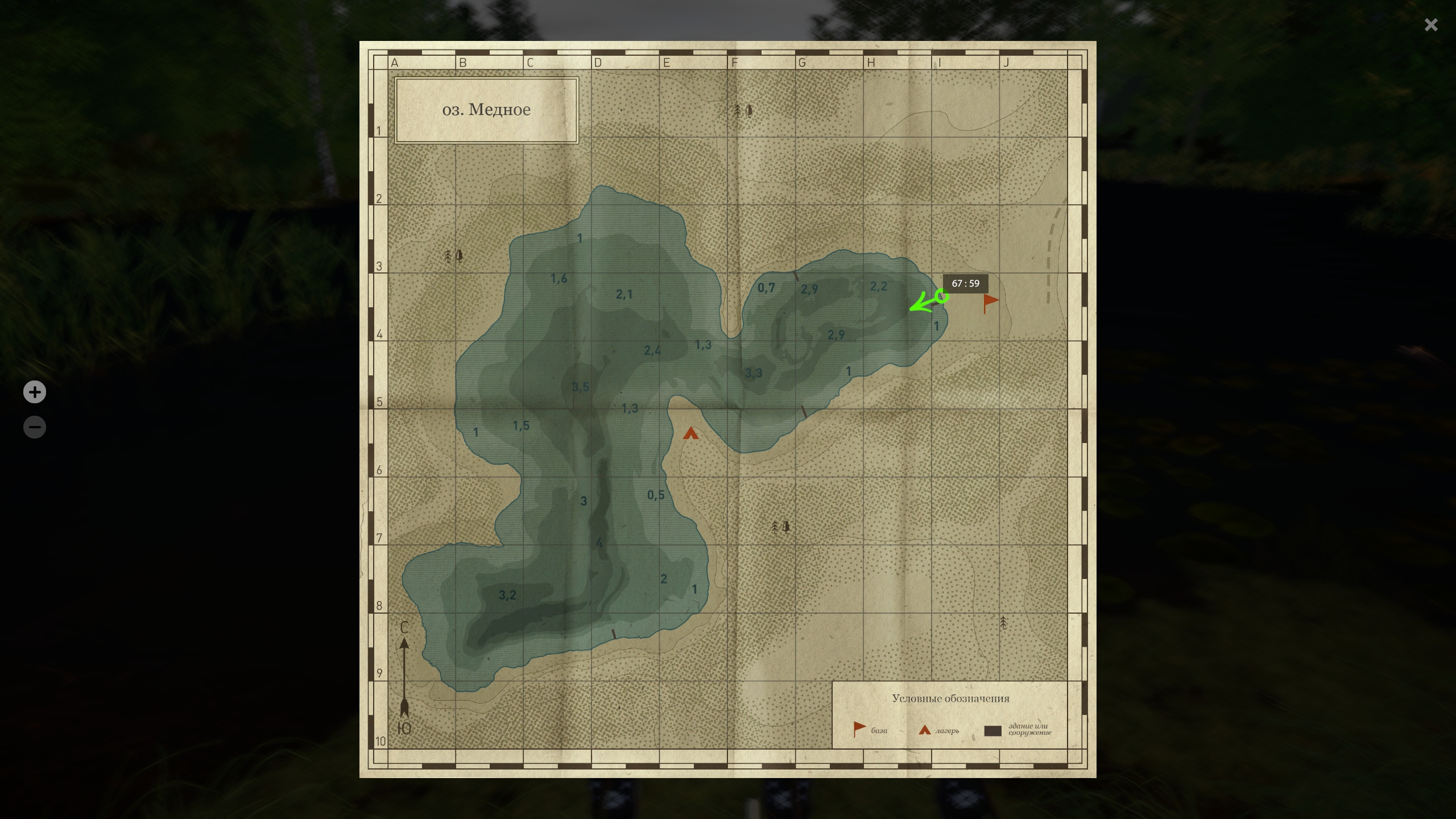Select the red camp tent marker
The image size is (1456, 819).
pyautogui.click(x=690, y=434)
